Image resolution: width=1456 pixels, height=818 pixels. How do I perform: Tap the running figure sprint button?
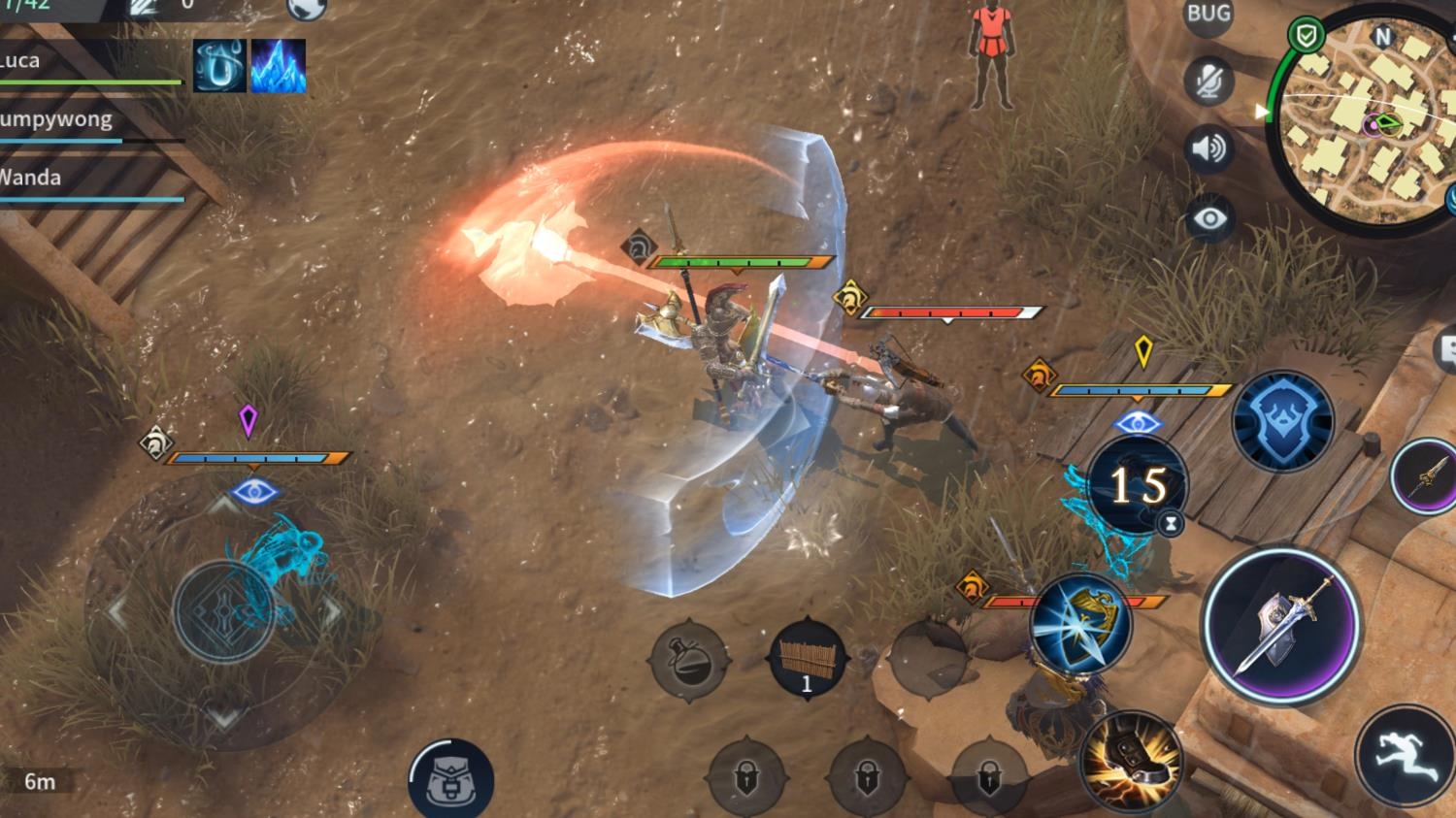click(x=1405, y=757)
